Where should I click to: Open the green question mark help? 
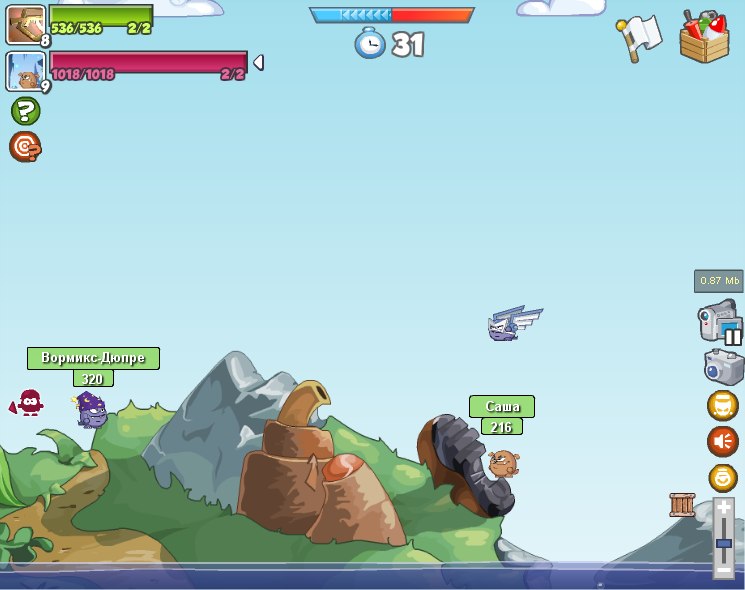25,111
